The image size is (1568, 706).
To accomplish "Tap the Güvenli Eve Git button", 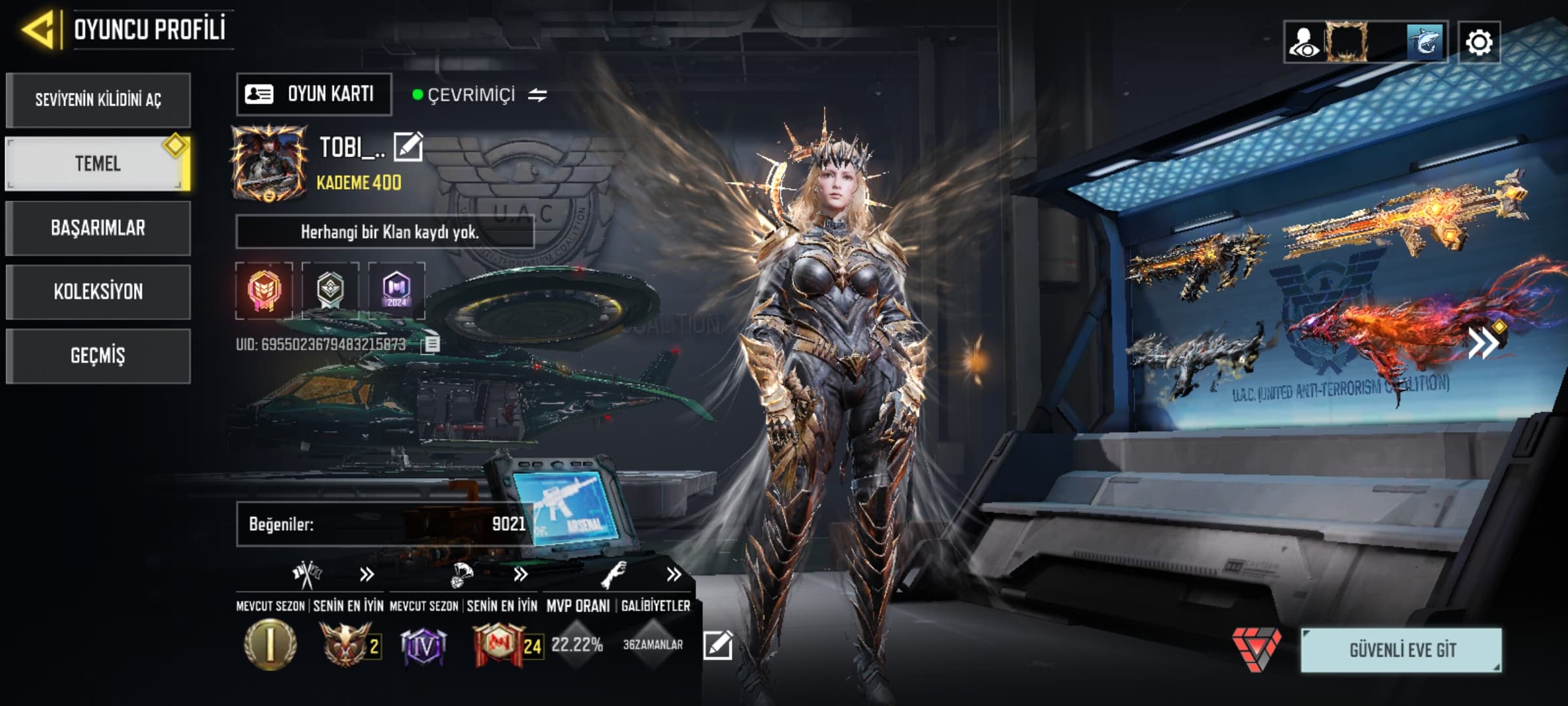I will click(1401, 650).
